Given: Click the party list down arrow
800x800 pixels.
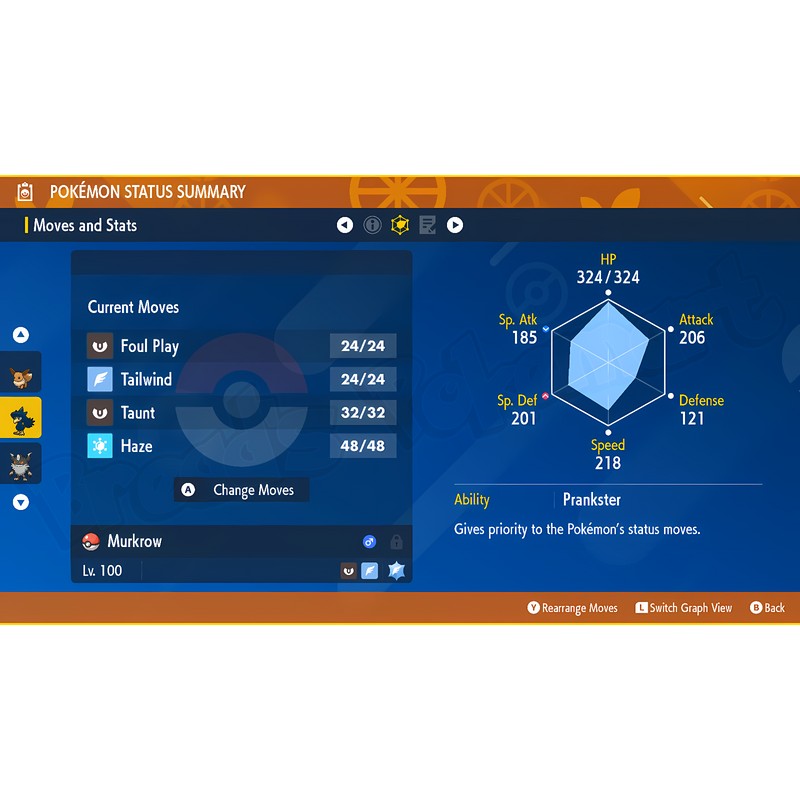Looking at the screenshot, I should click(x=21, y=503).
